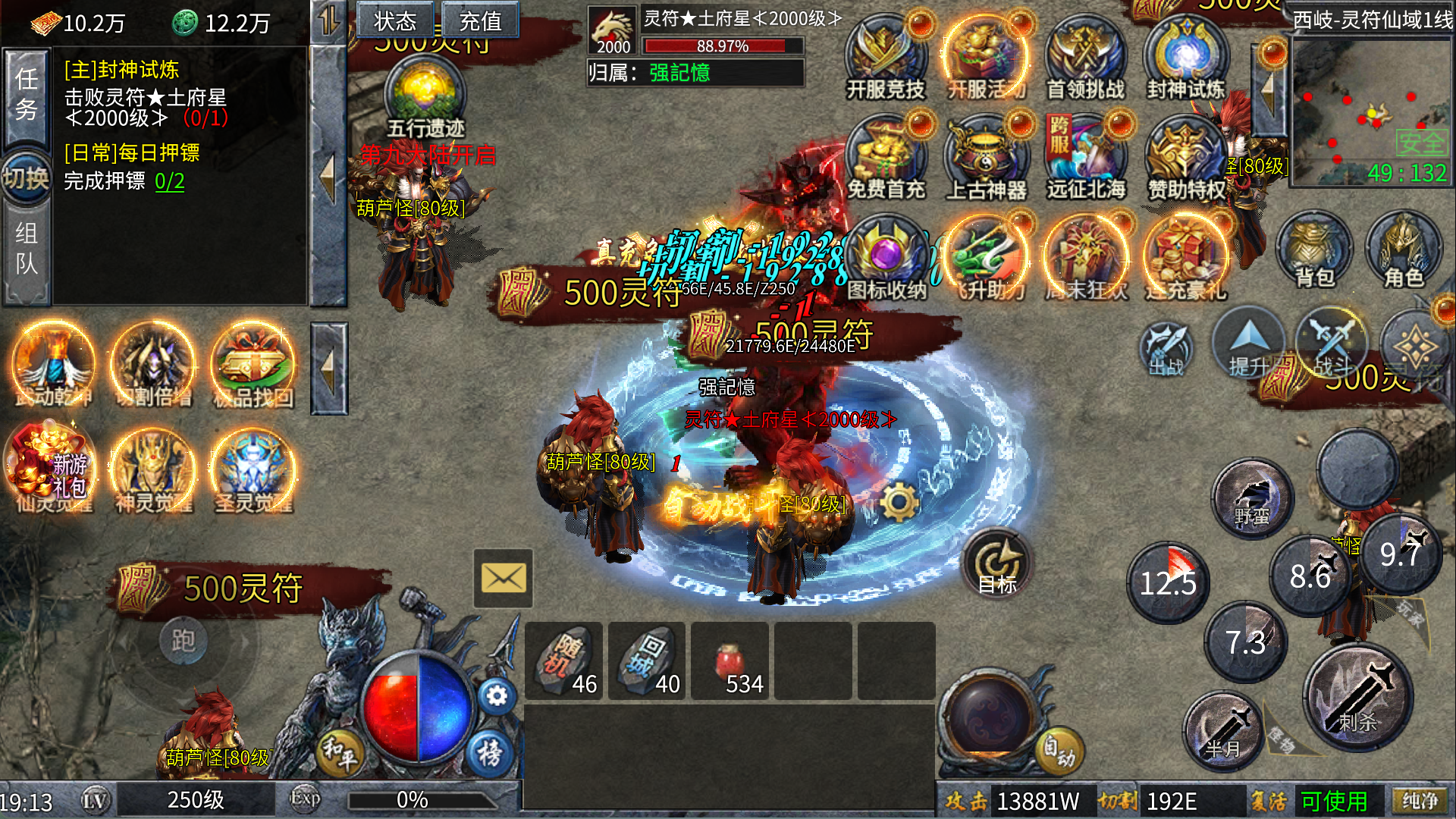This screenshot has height=819, width=1456.
Task: Open the 充值 recharge button
Action: 480,20
